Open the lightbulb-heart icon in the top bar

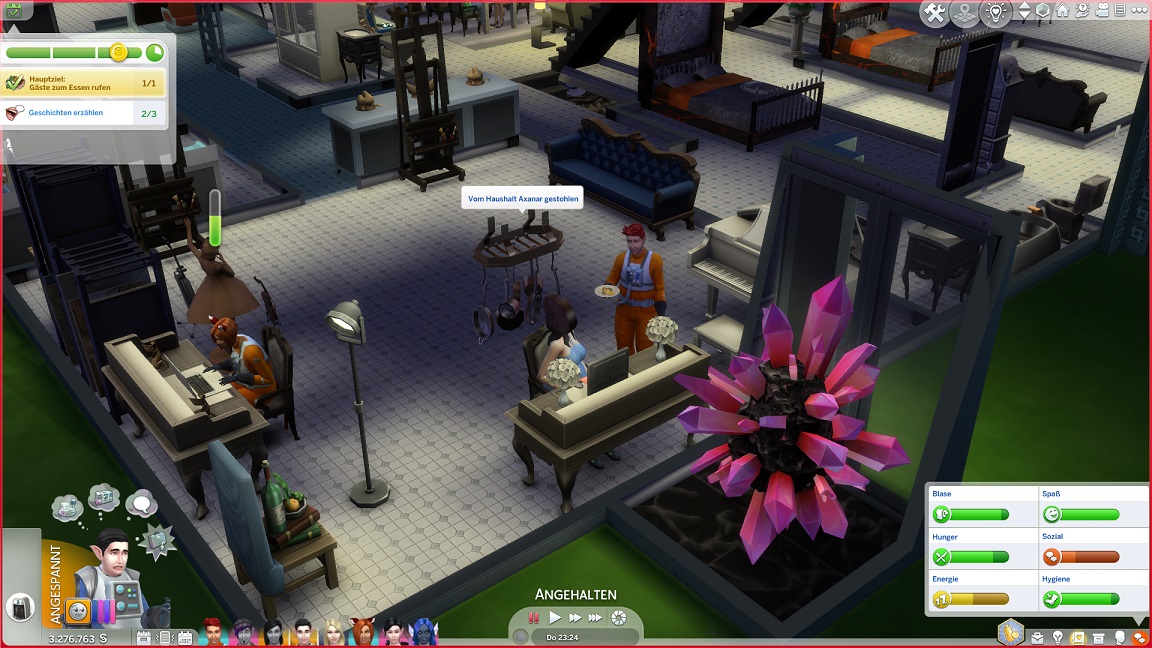pos(995,13)
